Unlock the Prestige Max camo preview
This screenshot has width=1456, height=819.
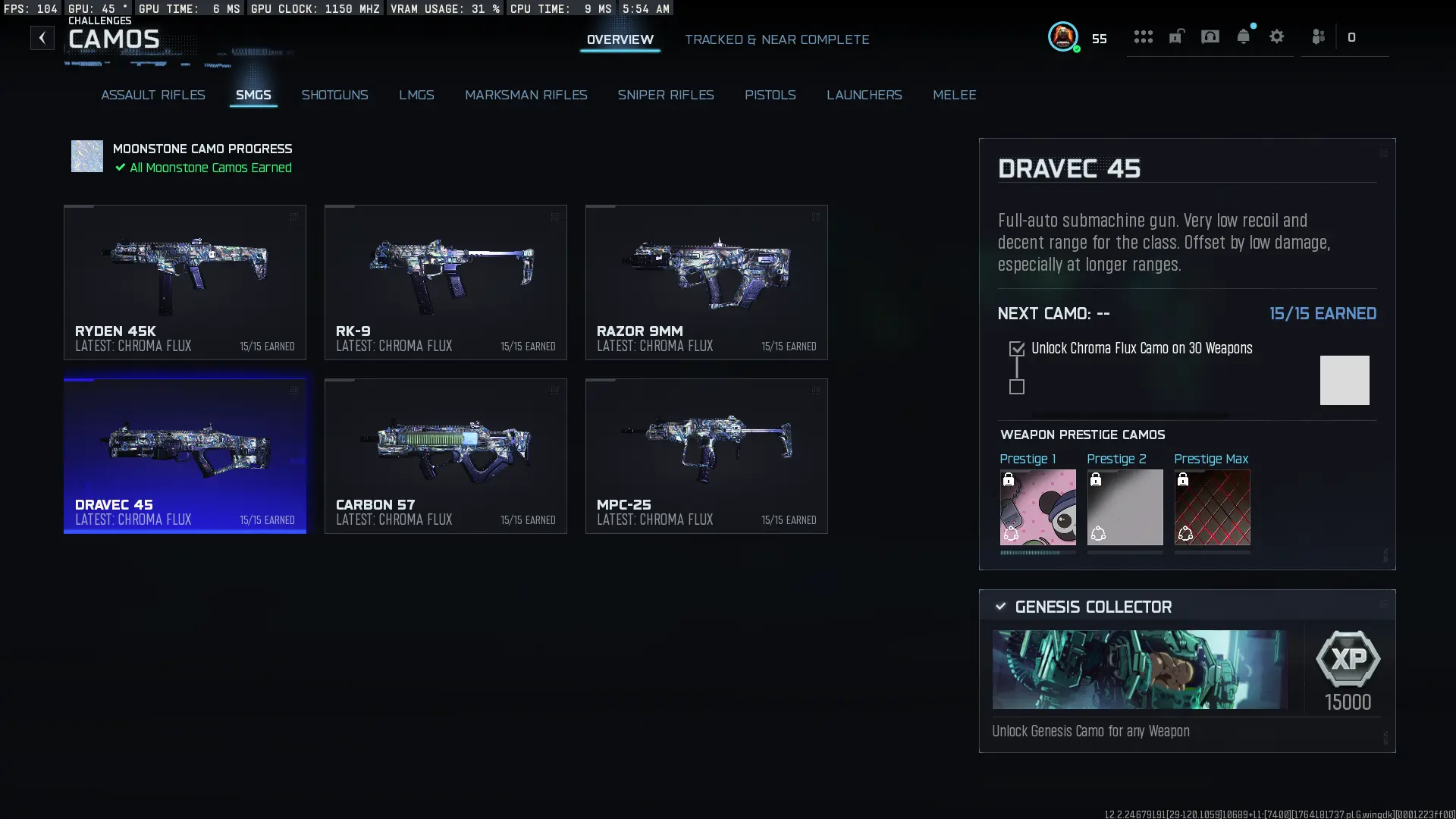coord(1211,507)
